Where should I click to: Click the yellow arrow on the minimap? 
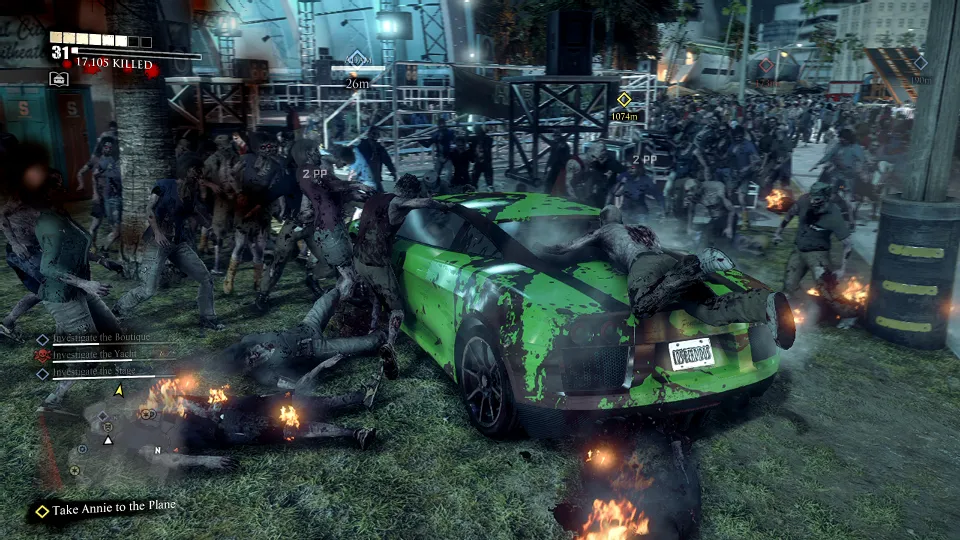pyautogui.click(x=119, y=390)
